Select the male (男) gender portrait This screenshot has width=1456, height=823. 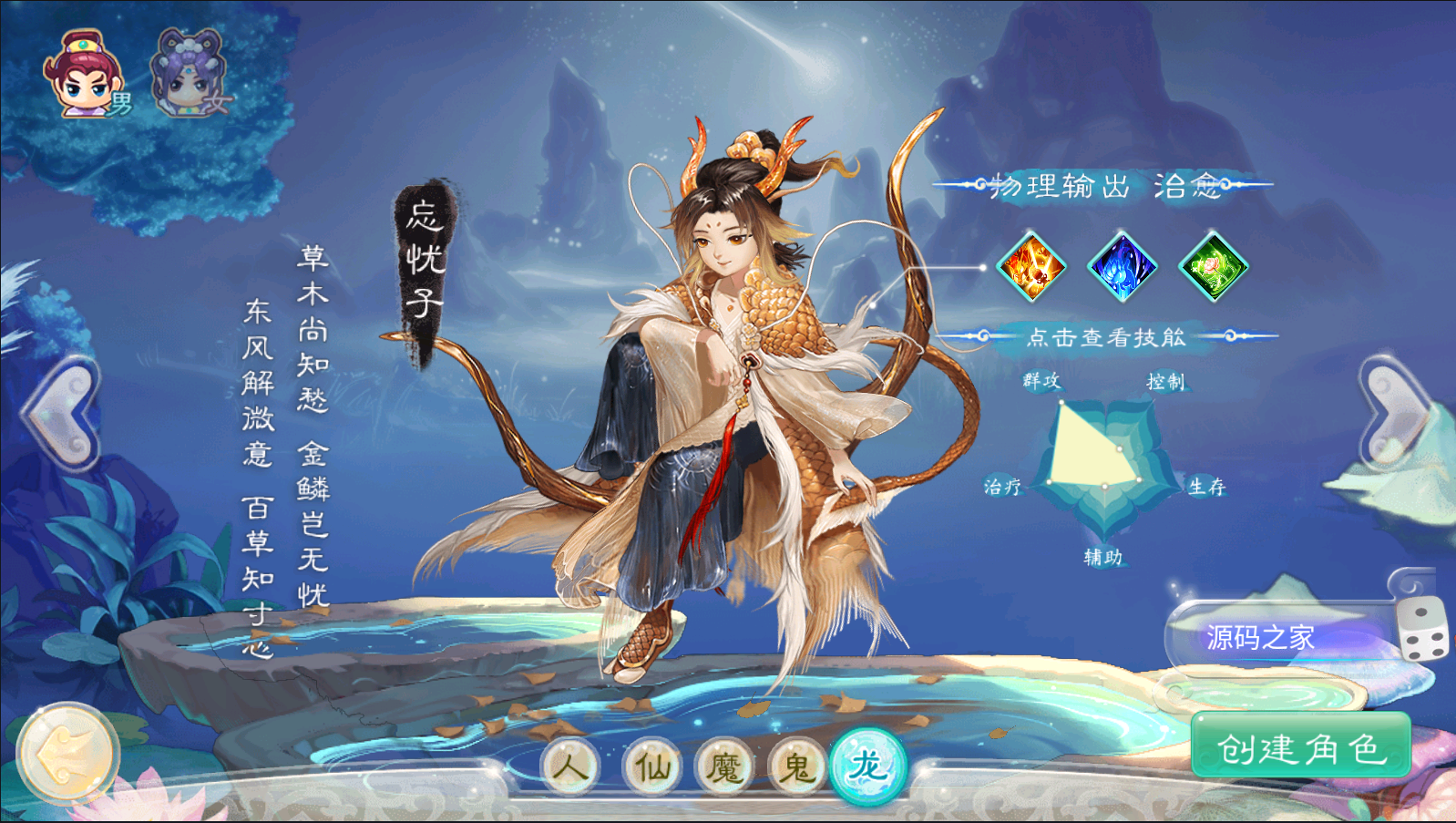[87, 77]
